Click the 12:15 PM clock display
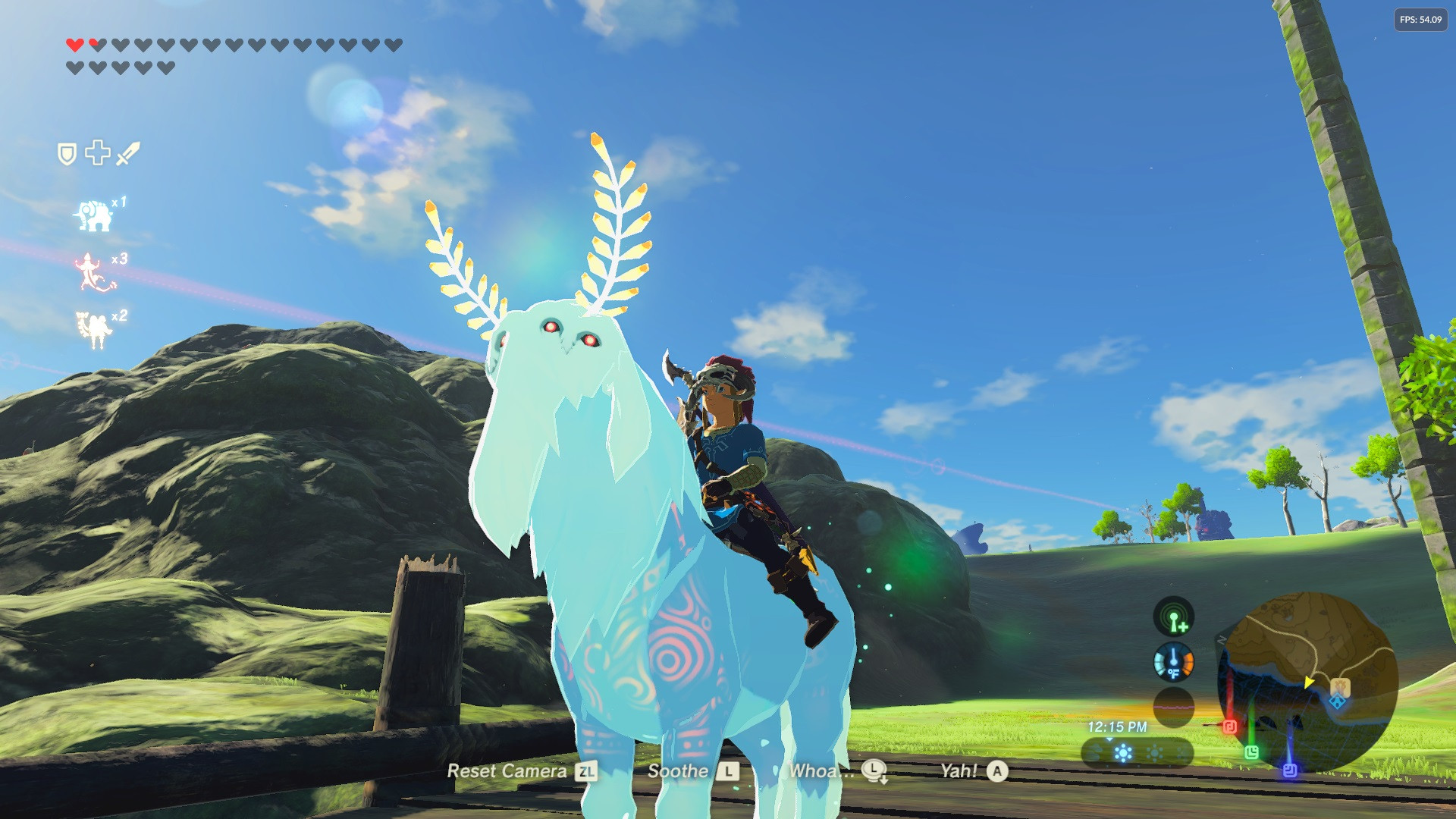The image size is (1456, 819). pyautogui.click(x=1118, y=726)
